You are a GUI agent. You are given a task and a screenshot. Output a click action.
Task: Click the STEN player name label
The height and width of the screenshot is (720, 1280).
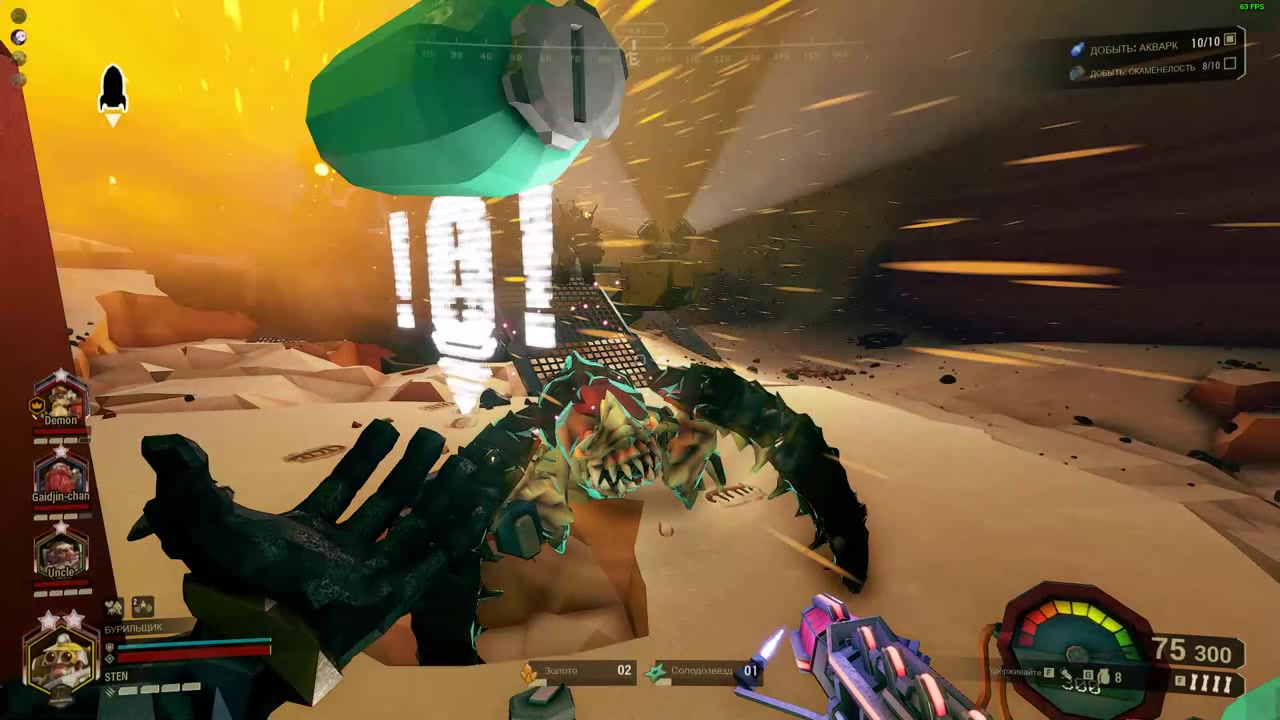click(x=116, y=676)
